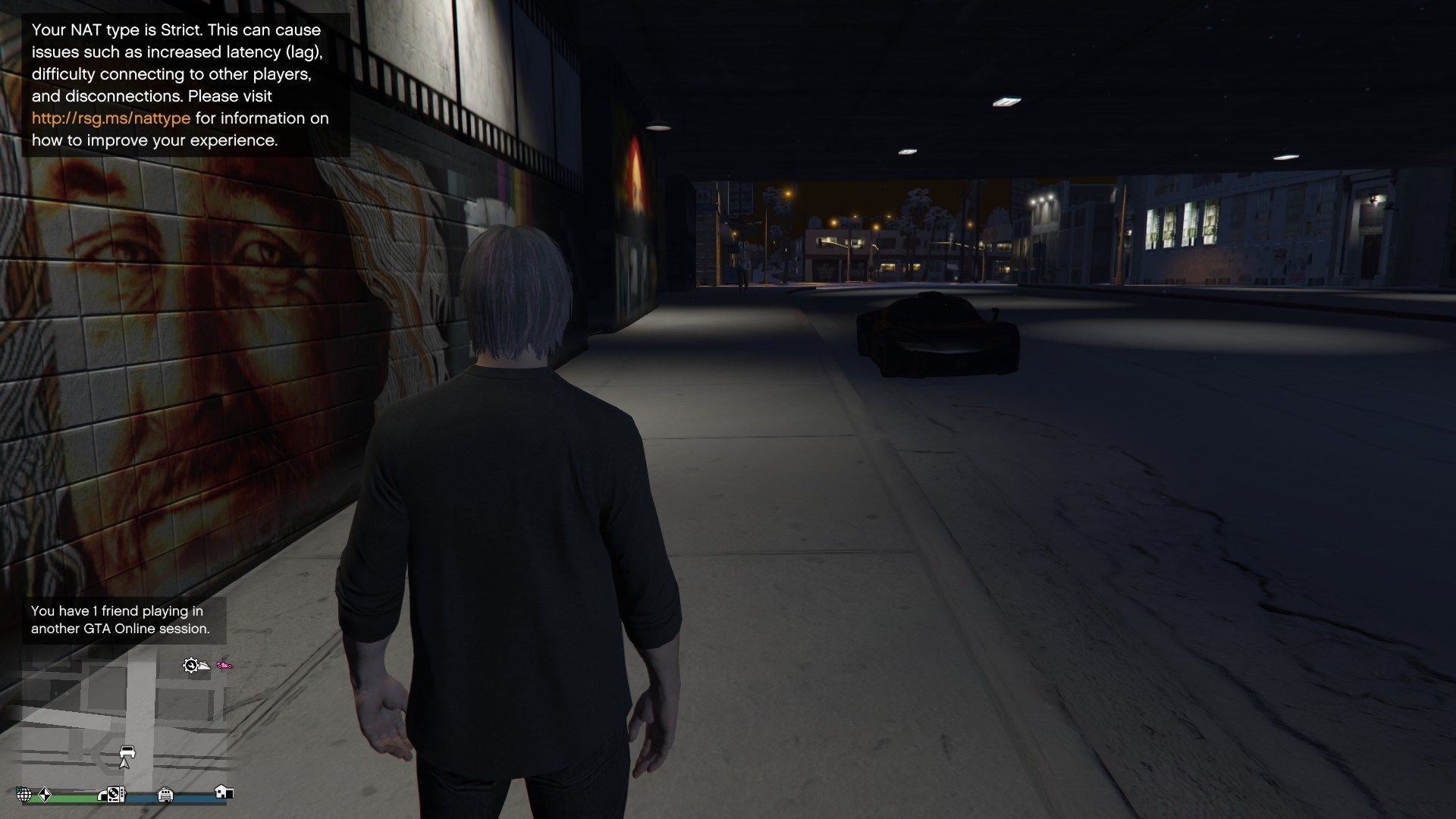Click the friend-in-another-session notification
The image size is (1456, 819).
click(121, 620)
